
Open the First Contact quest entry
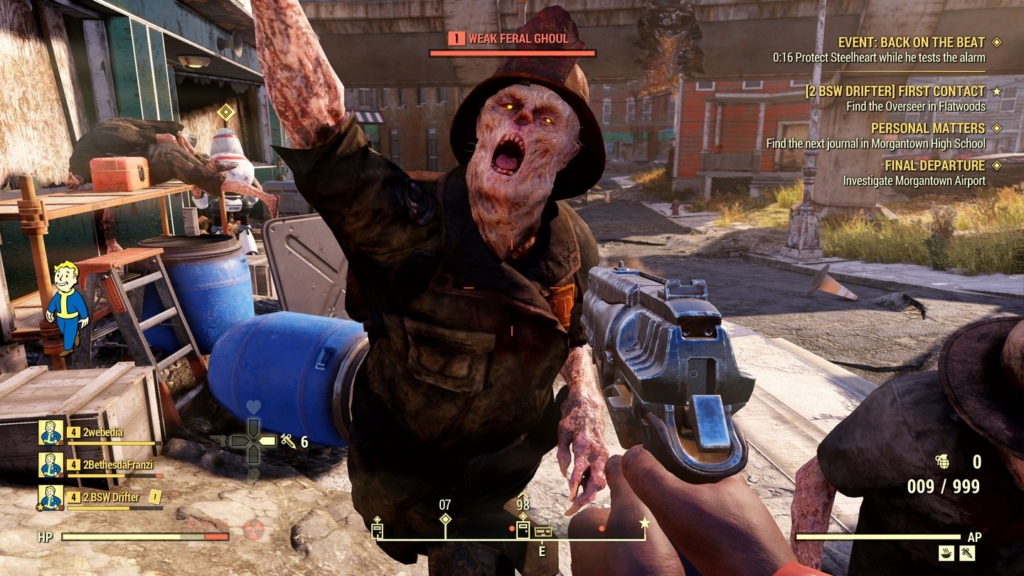click(x=895, y=91)
